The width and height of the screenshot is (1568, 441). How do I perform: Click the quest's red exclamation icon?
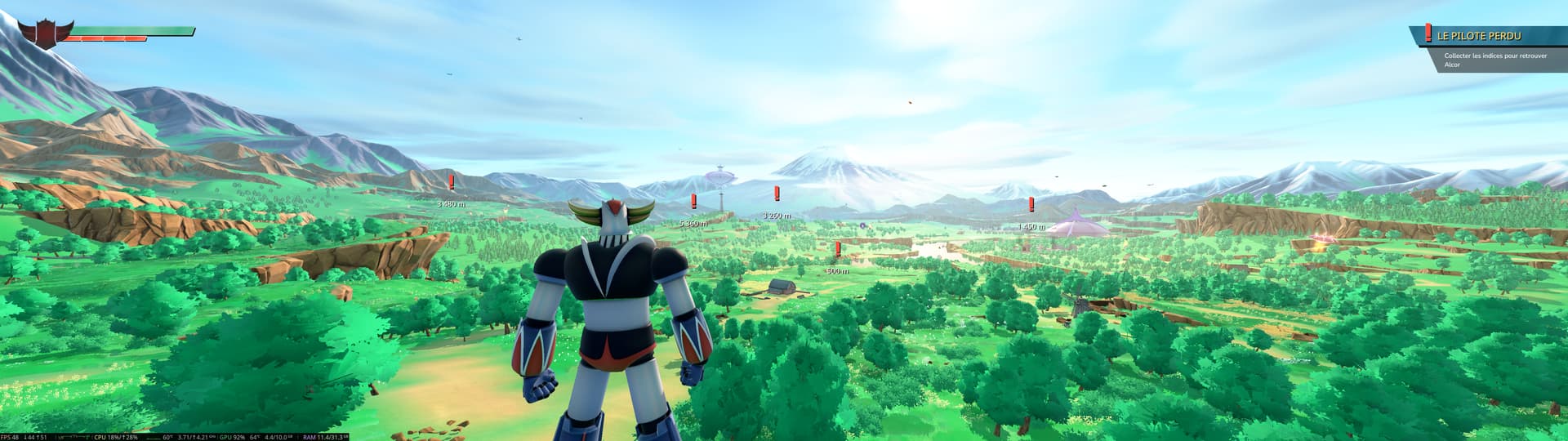click(x=1428, y=33)
